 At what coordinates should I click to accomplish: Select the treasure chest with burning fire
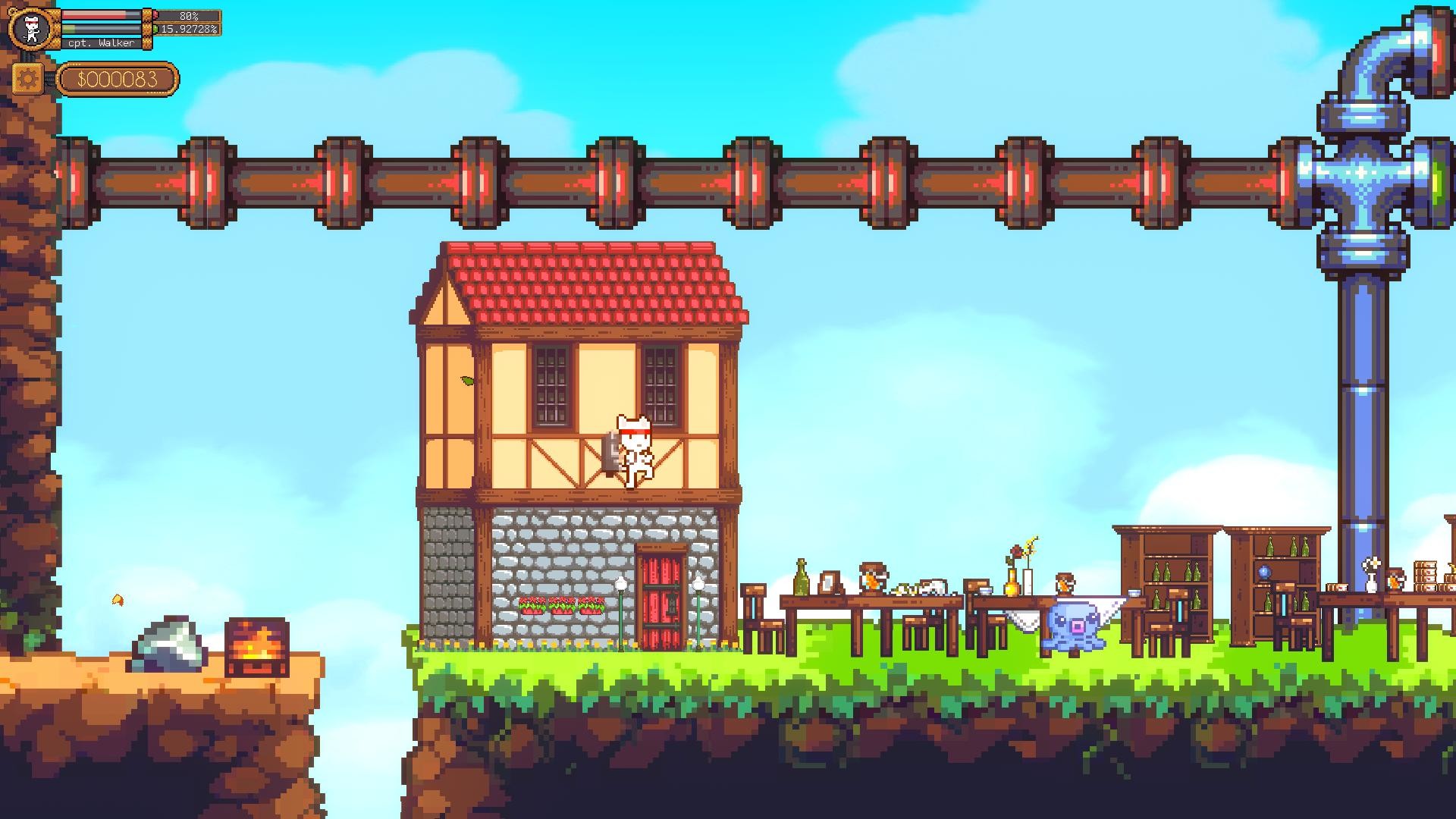(x=256, y=645)
